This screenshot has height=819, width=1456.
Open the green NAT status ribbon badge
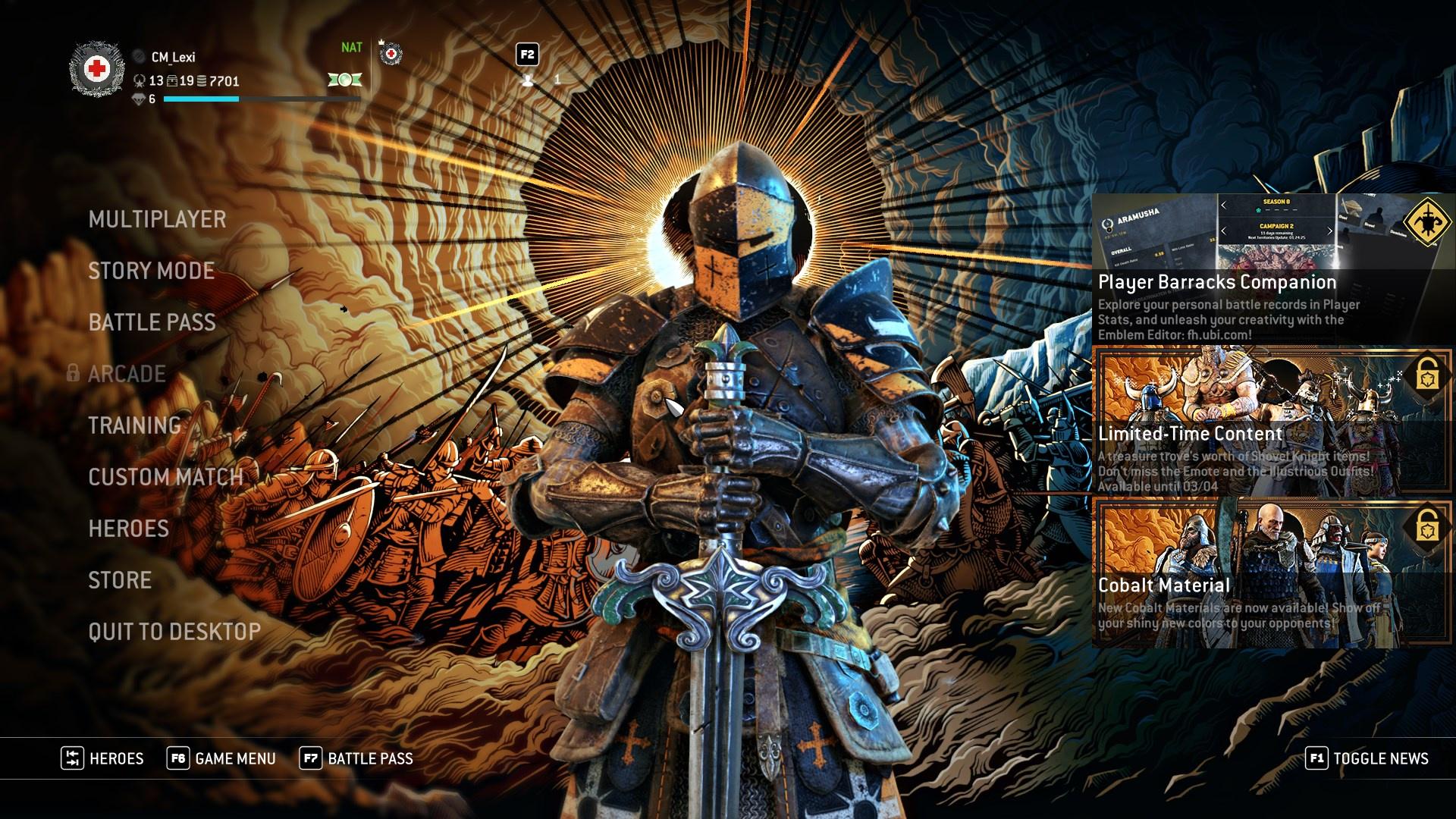(x=346, y=81)
